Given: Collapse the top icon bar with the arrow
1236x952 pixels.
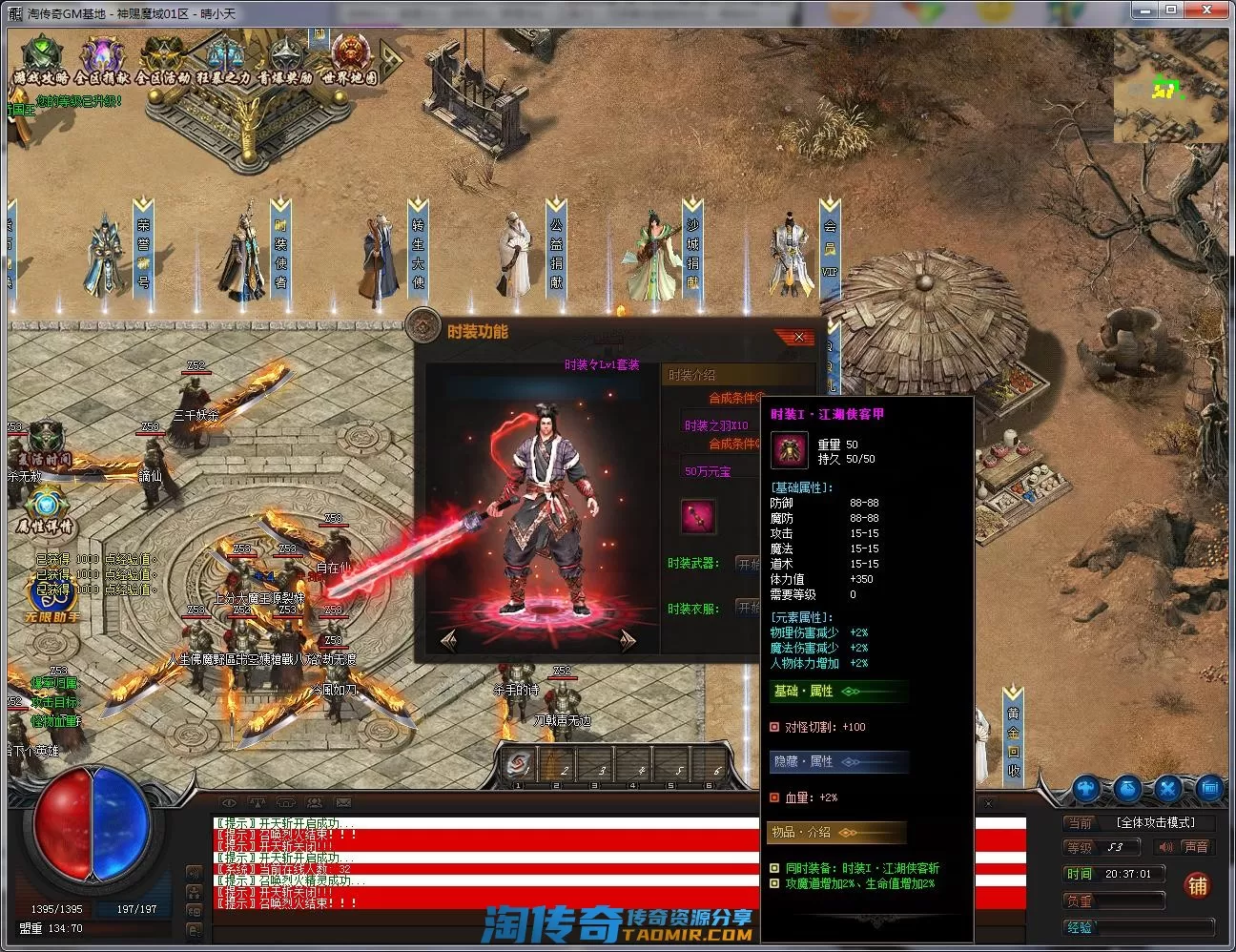Looking at the screenshot, I should pos(391,59).
